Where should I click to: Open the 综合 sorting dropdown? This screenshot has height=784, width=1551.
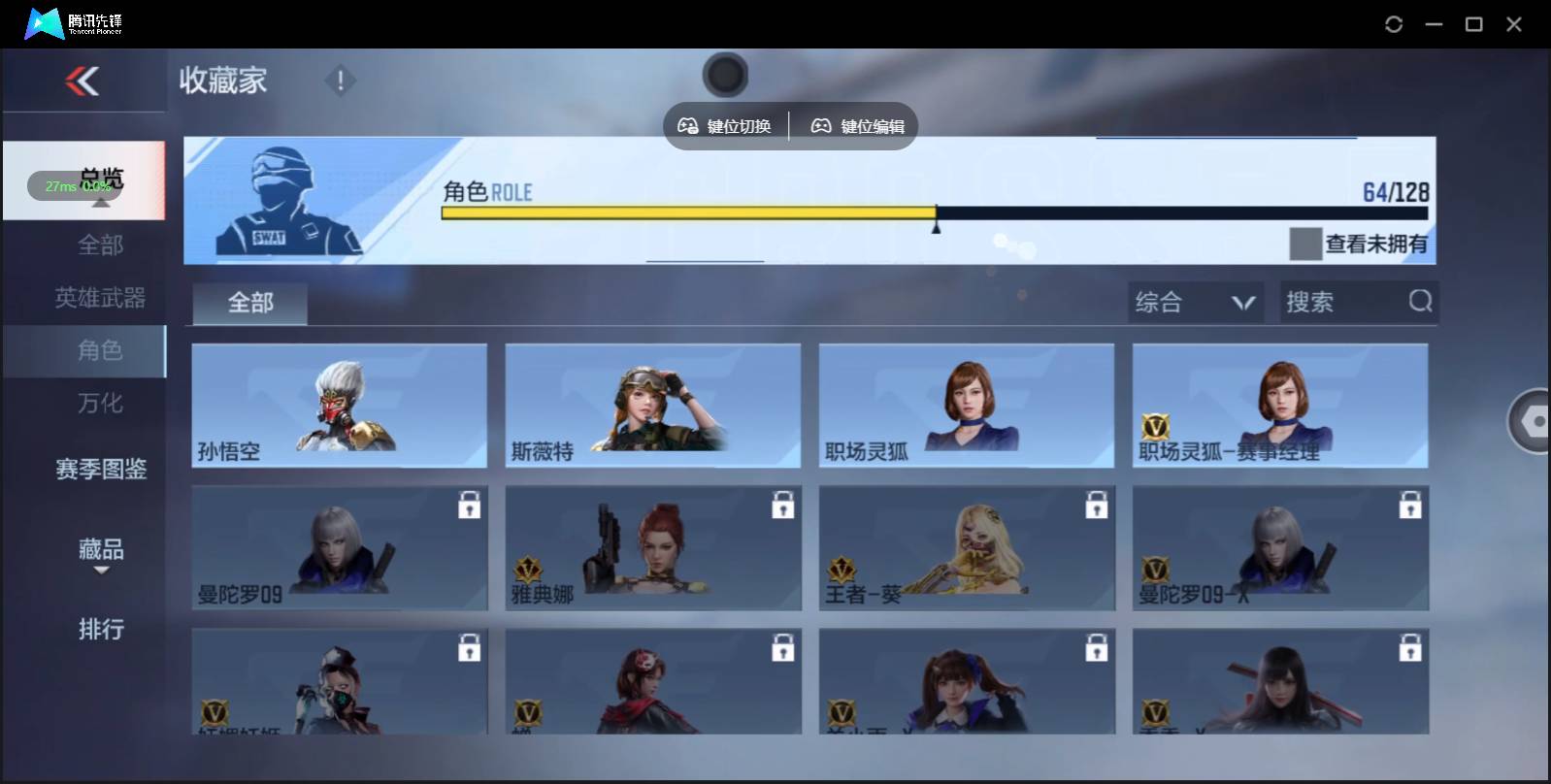(x=1197, y=302)
